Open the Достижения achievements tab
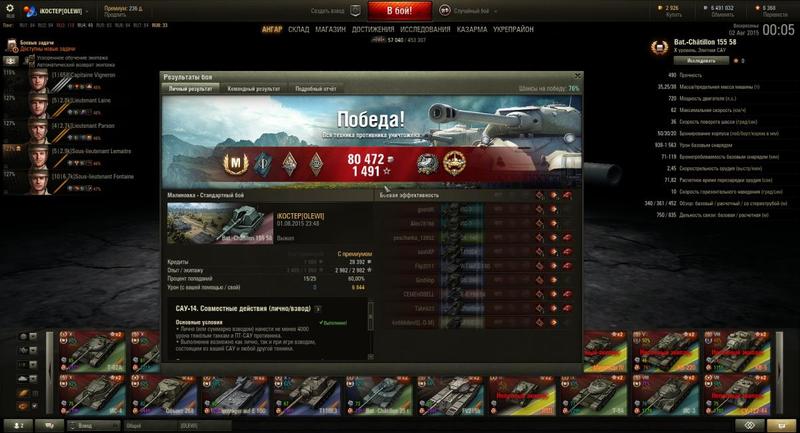Screen dimensions: 800x433 coord(373,30)
